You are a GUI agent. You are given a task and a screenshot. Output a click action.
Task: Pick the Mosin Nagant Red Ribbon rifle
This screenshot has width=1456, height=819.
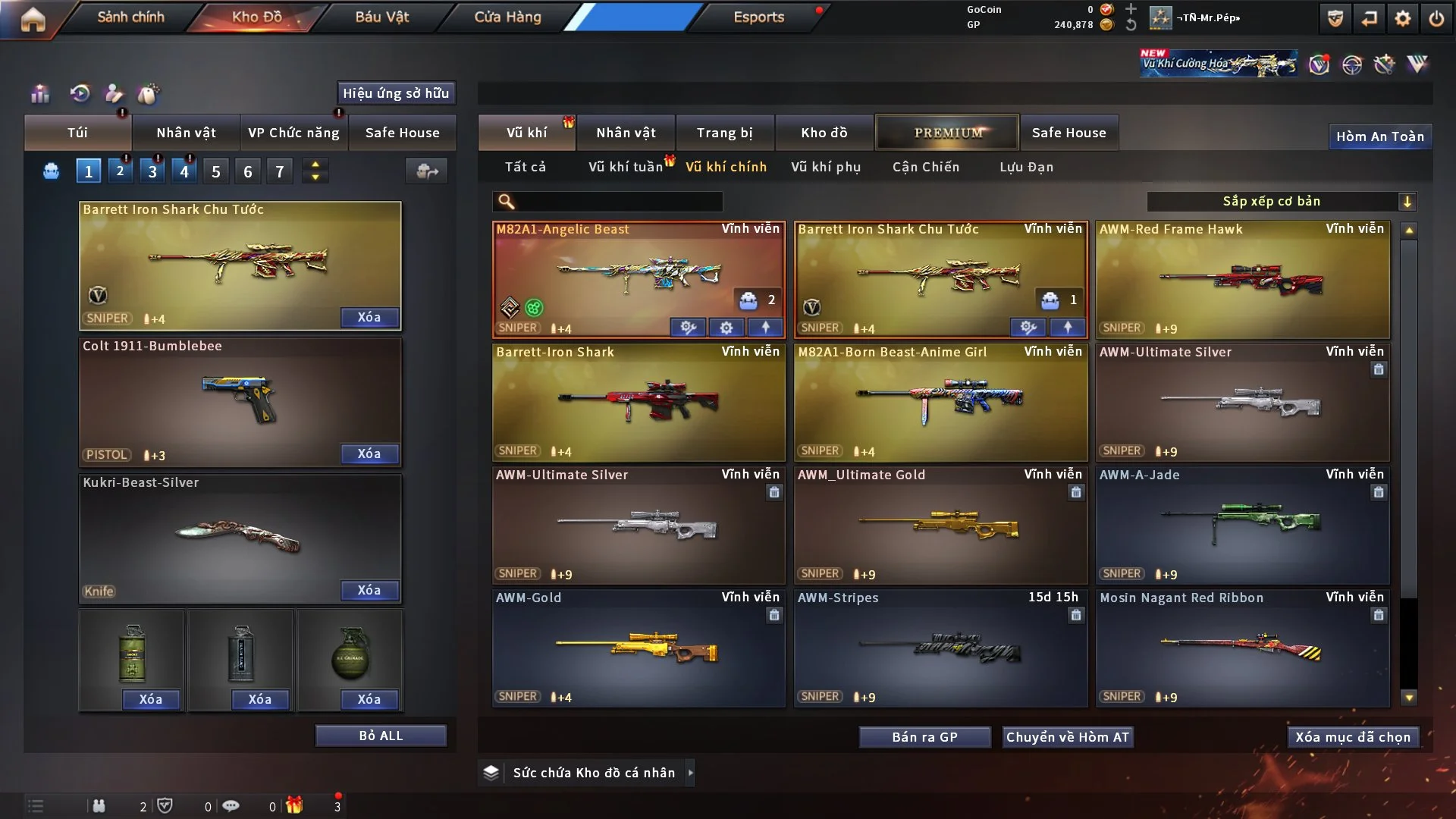1242,648
